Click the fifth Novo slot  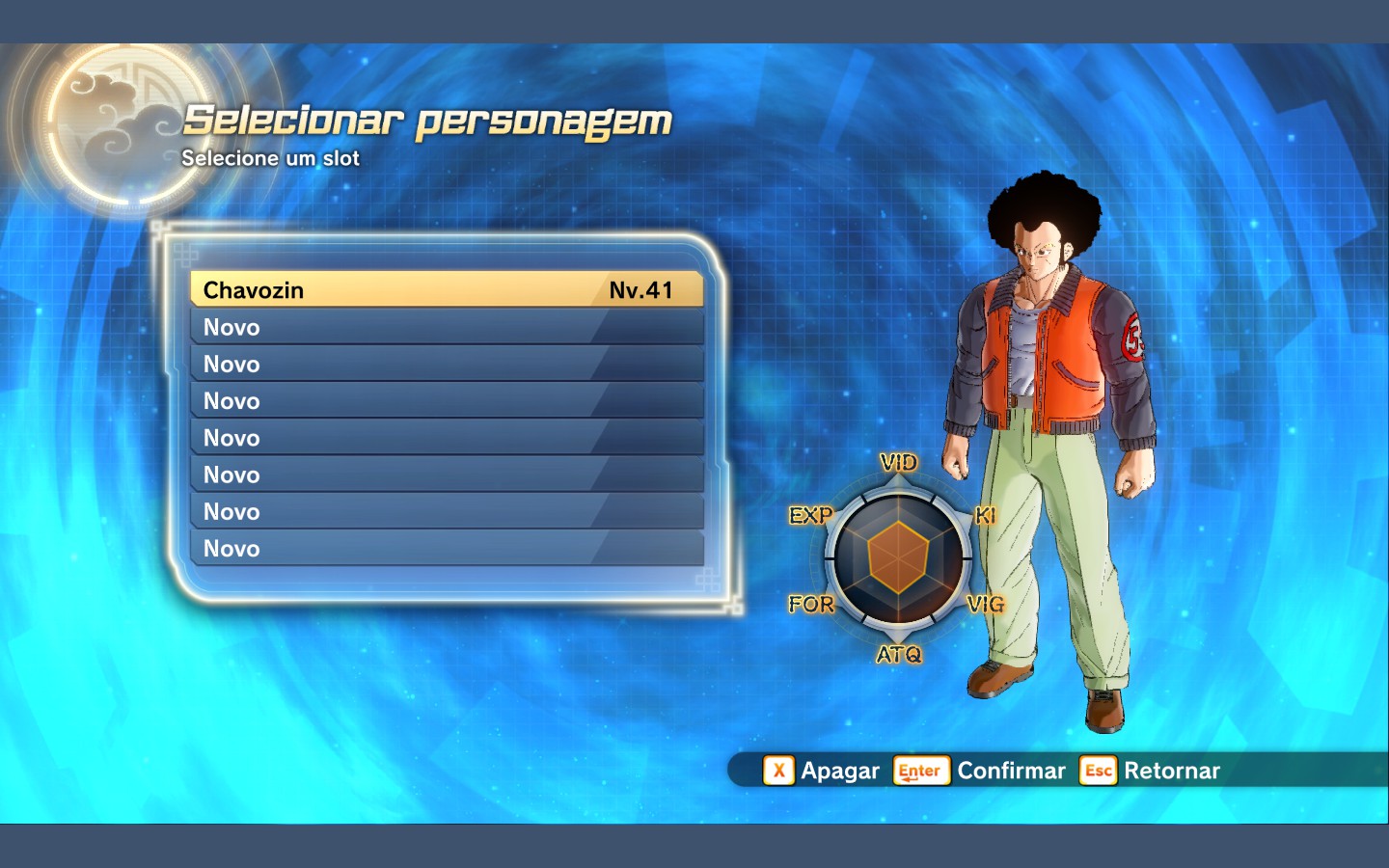point(444,474)
